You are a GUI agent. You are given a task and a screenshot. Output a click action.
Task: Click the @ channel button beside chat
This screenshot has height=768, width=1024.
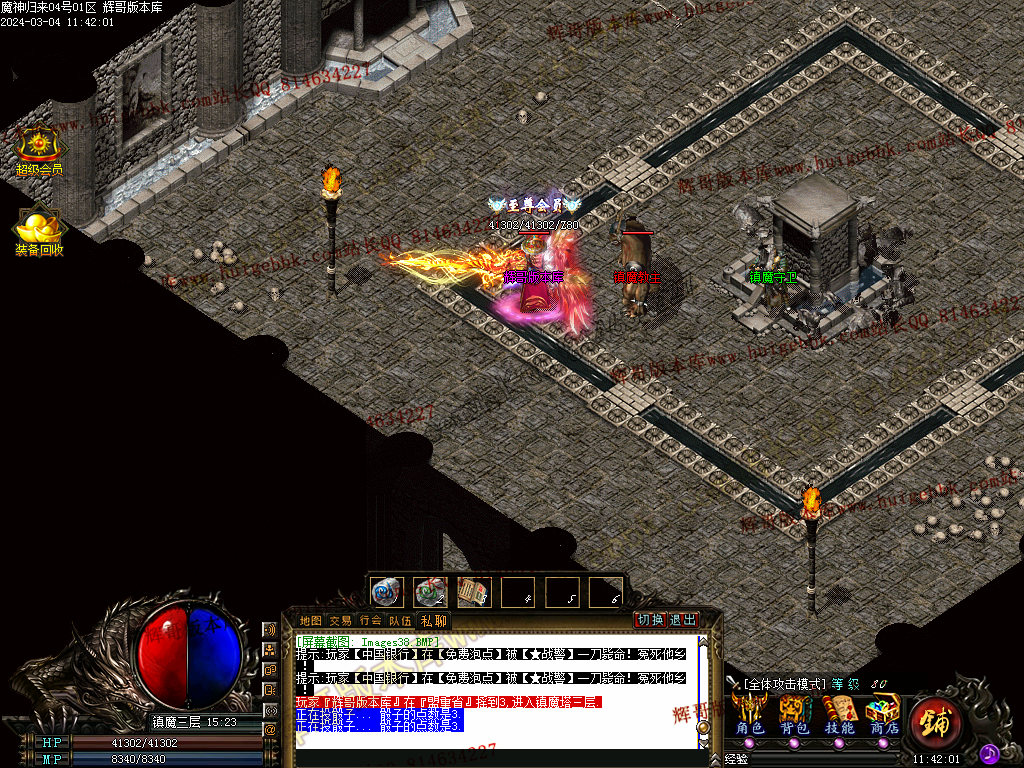(x=270, y=730)
